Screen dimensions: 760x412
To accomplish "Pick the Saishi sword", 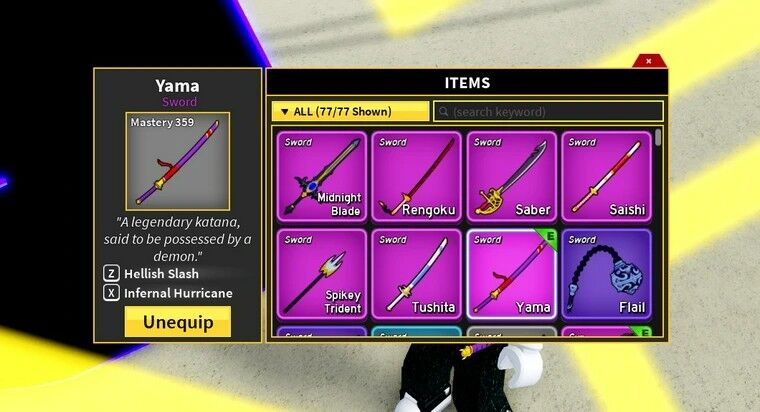I will click(606, 176).
